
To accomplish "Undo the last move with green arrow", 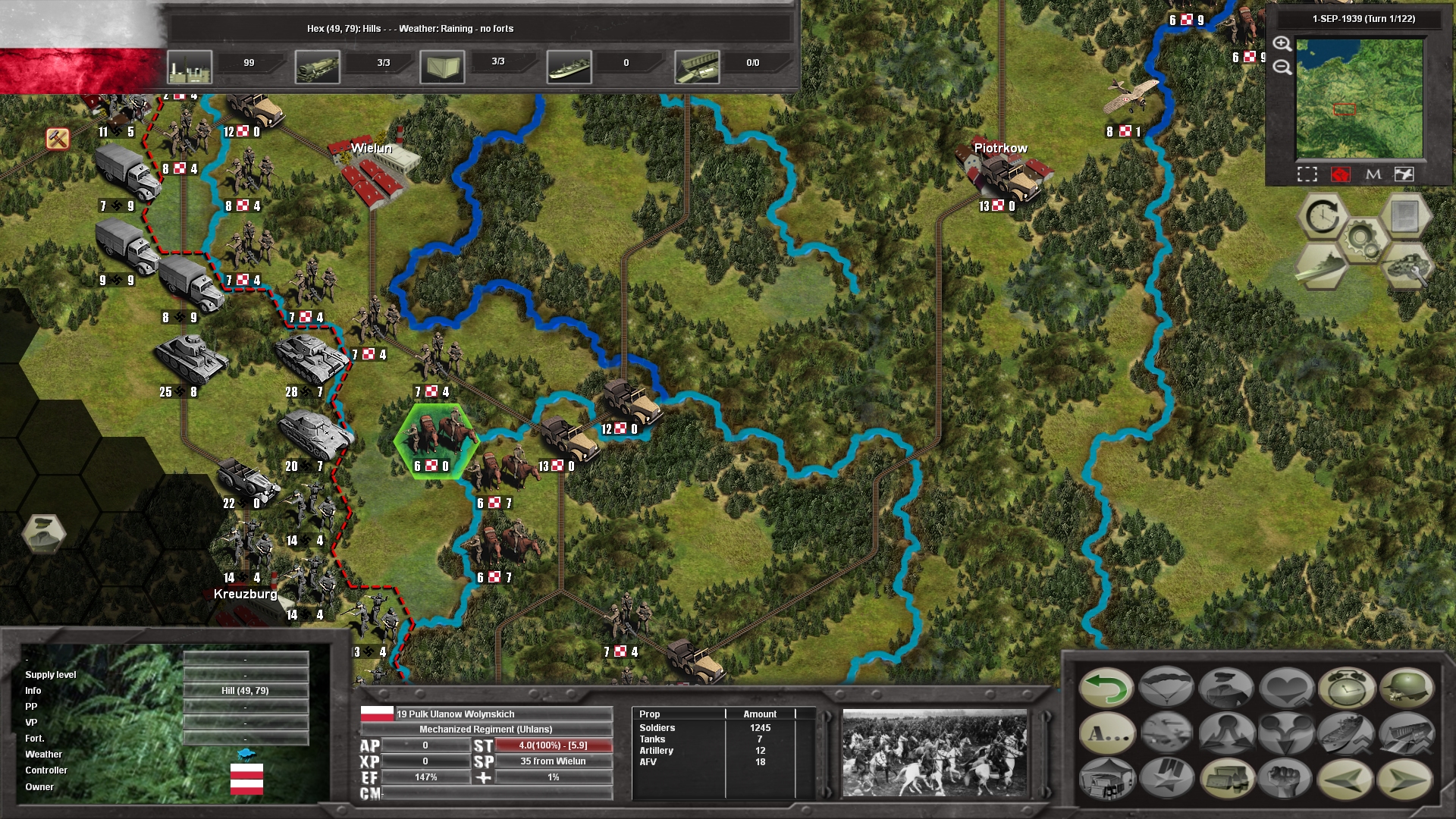I will tap(1106, 688).
